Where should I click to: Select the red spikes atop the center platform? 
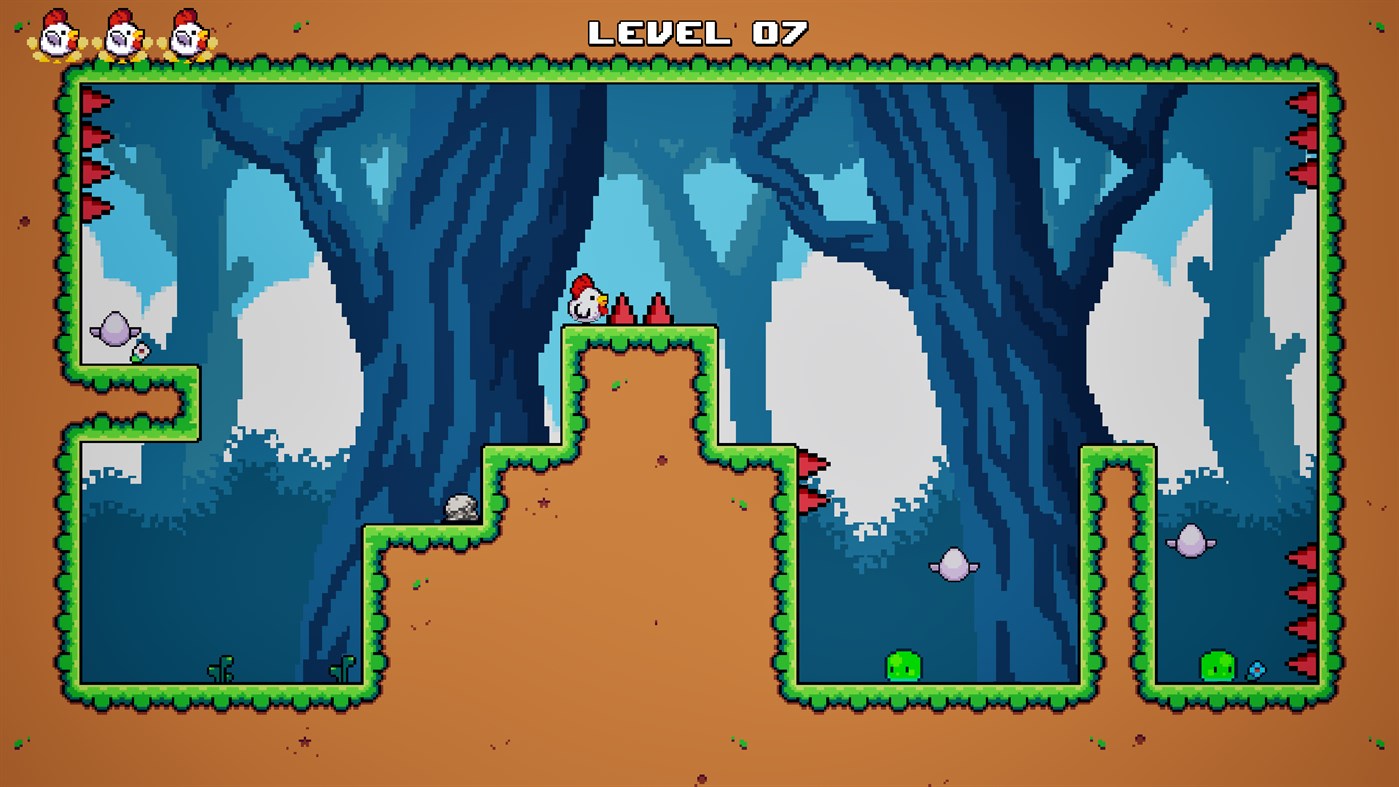tap(640, 310)
